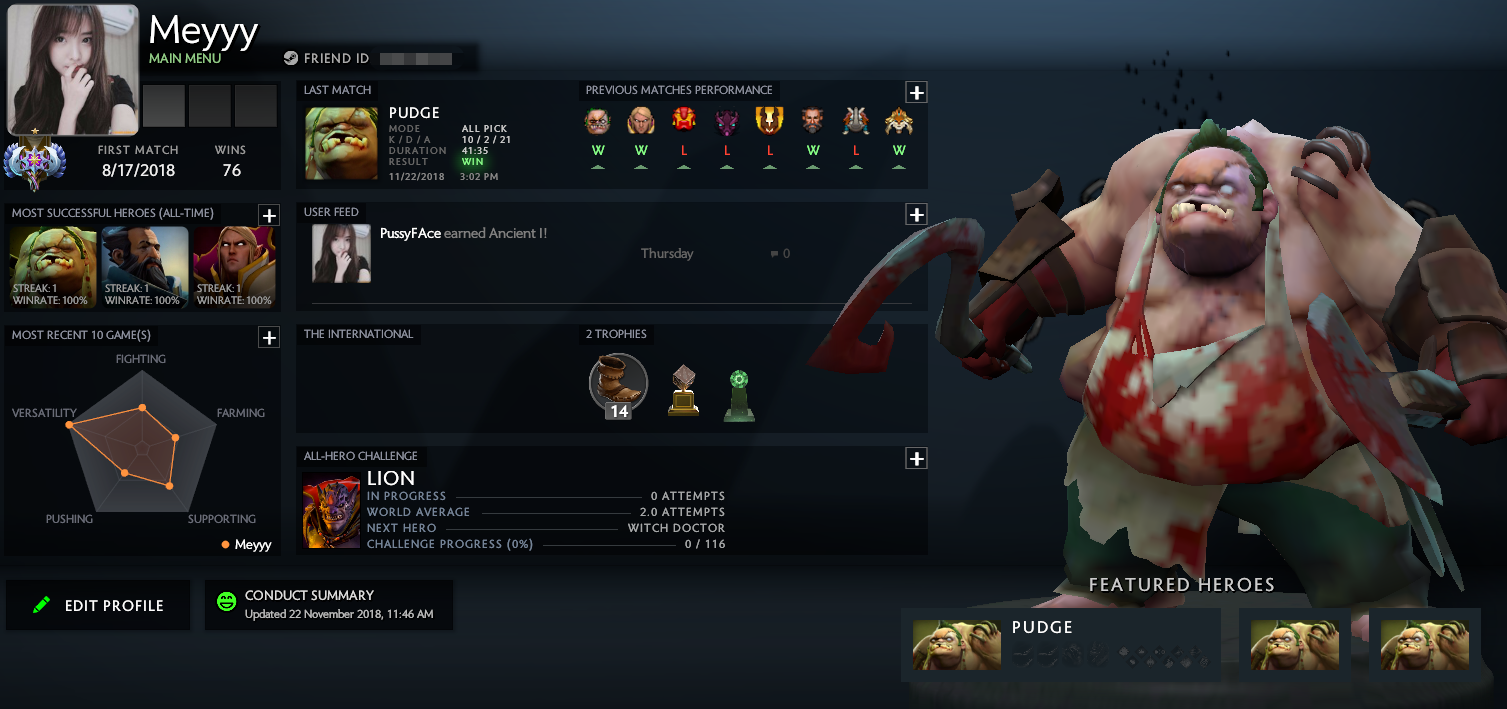Click the profile avatar picture
This screenshot has height=709, width=1507.
pos(73,70)
